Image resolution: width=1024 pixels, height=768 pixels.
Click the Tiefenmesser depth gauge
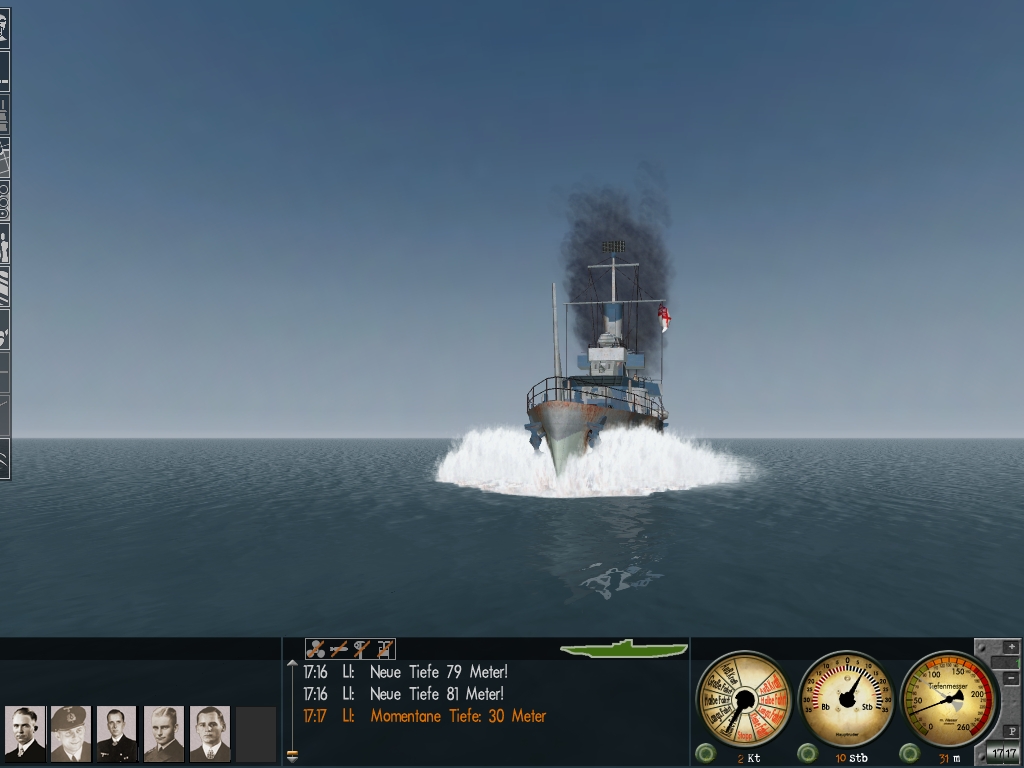coord(947,698)
